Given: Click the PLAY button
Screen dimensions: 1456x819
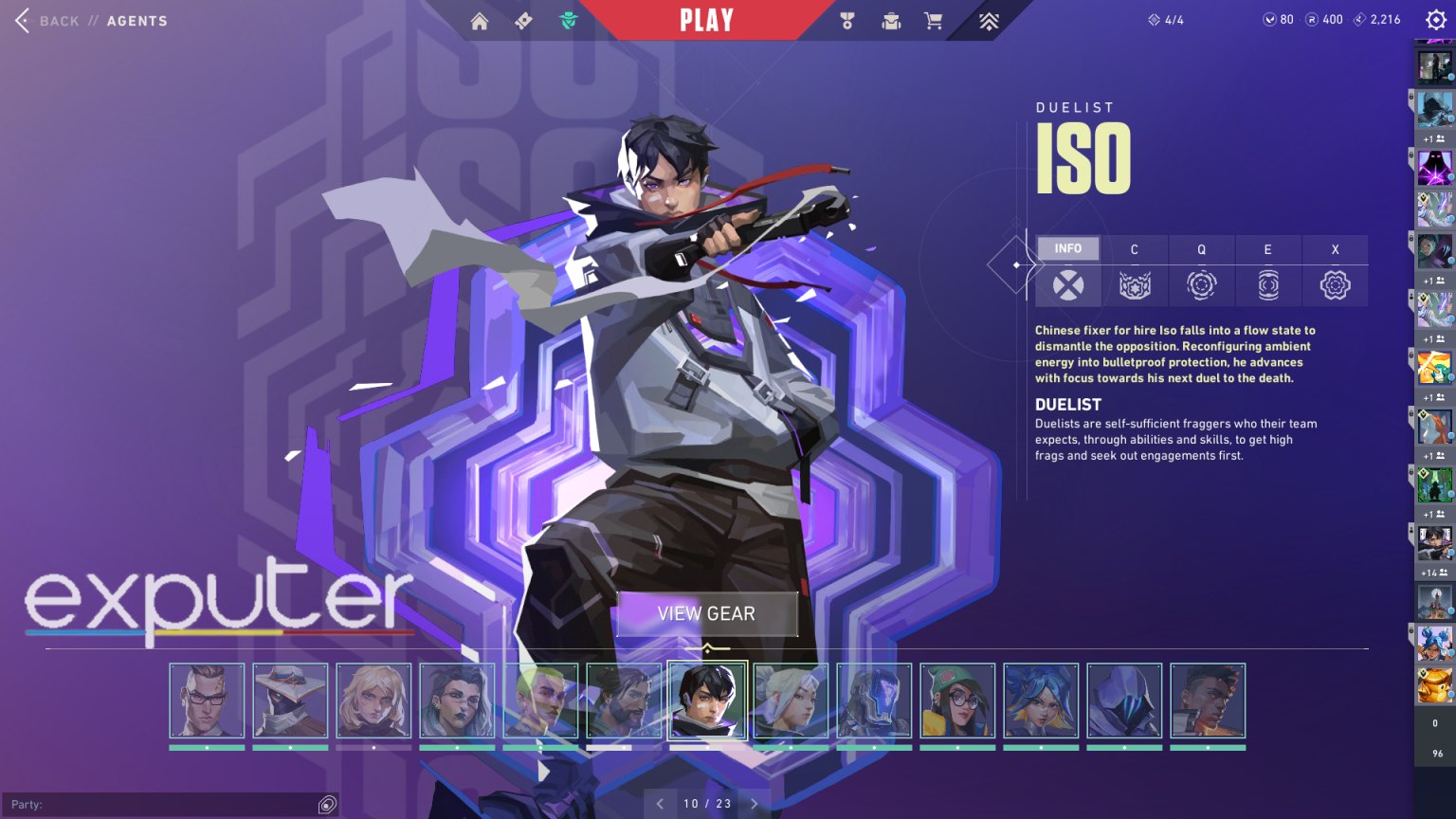Looking at the screenshot, I should (x=705, y=19).
